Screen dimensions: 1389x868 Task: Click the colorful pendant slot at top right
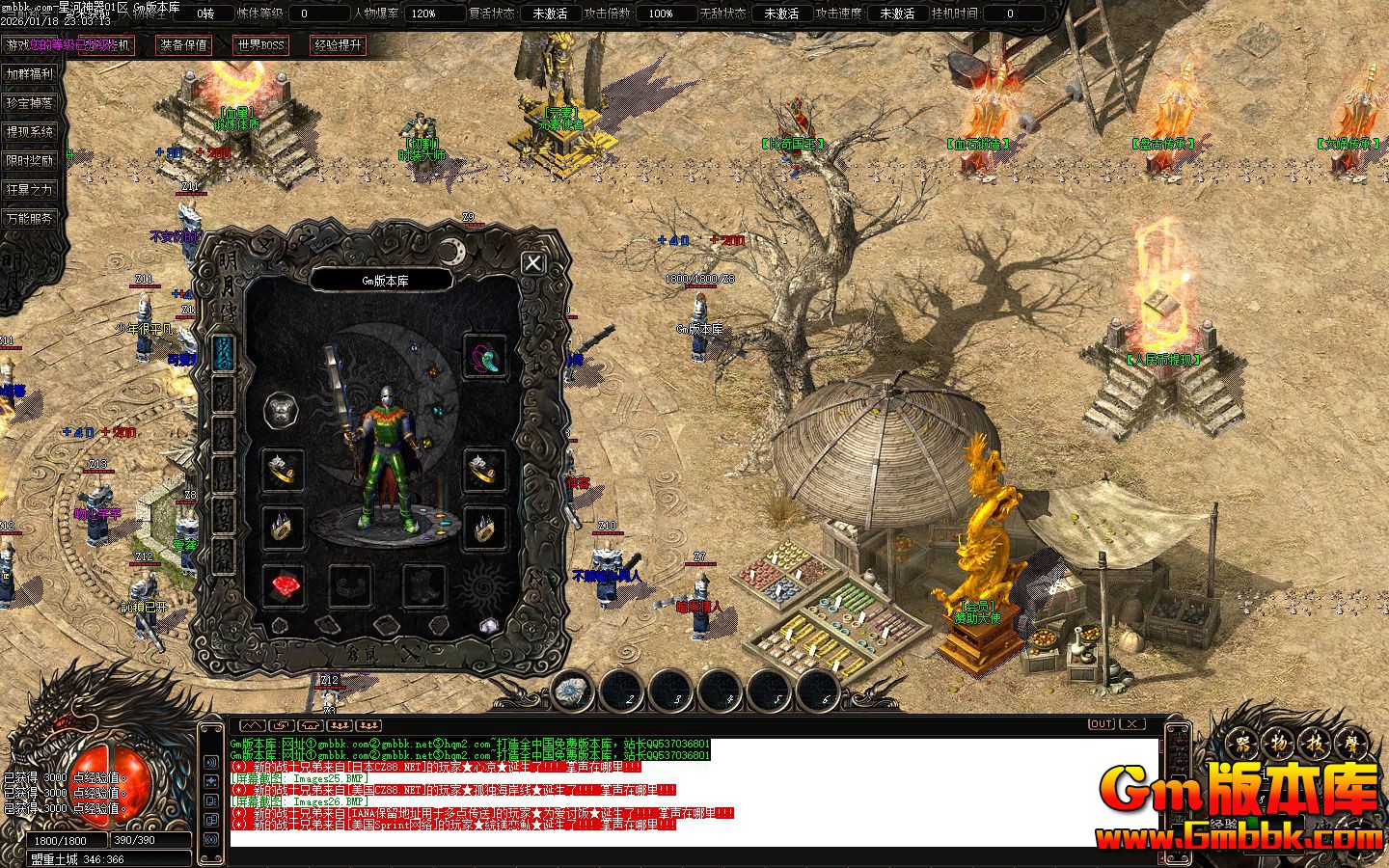click(484, 356)
